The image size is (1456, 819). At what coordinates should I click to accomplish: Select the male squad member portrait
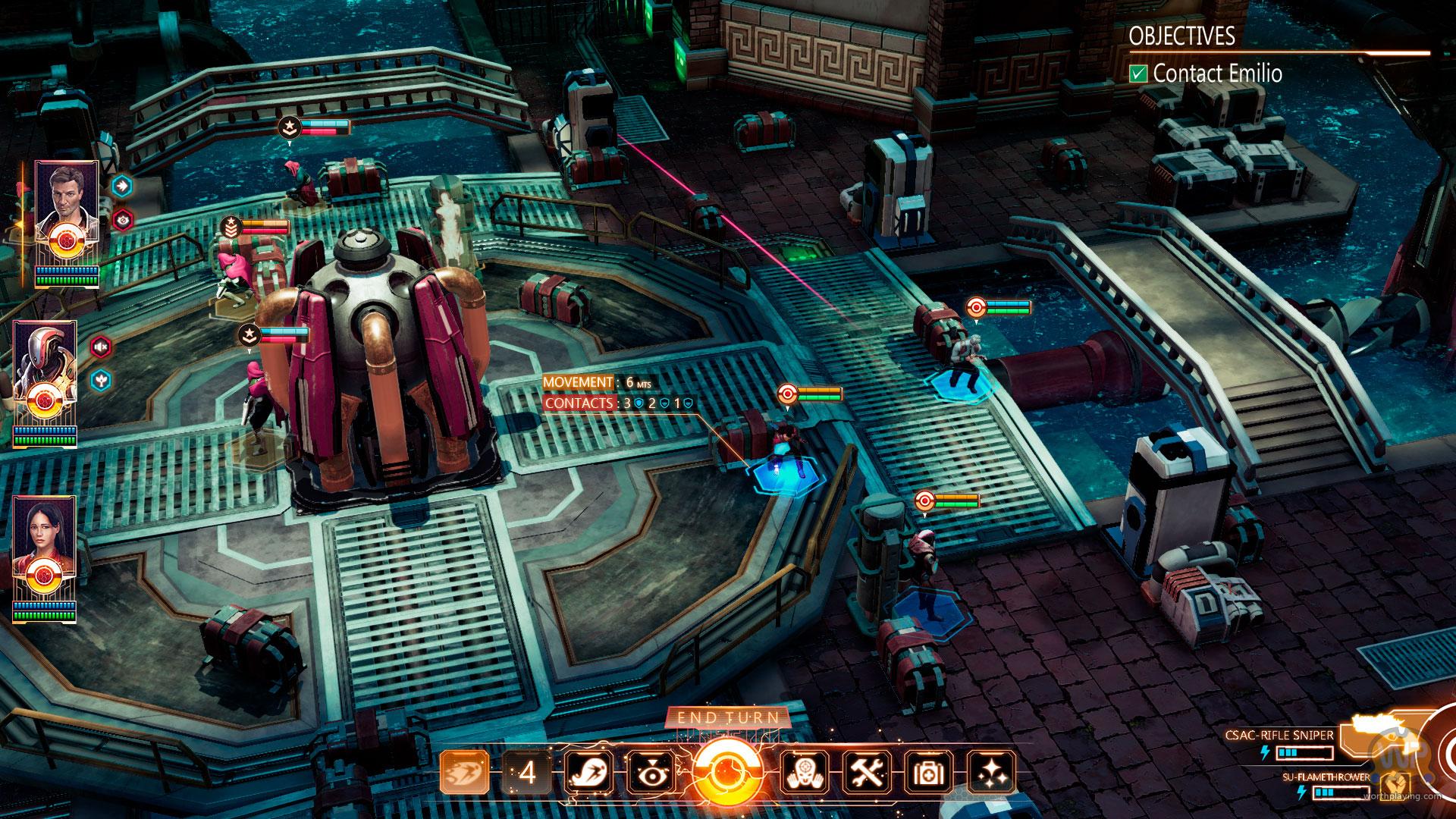[66, 205]
